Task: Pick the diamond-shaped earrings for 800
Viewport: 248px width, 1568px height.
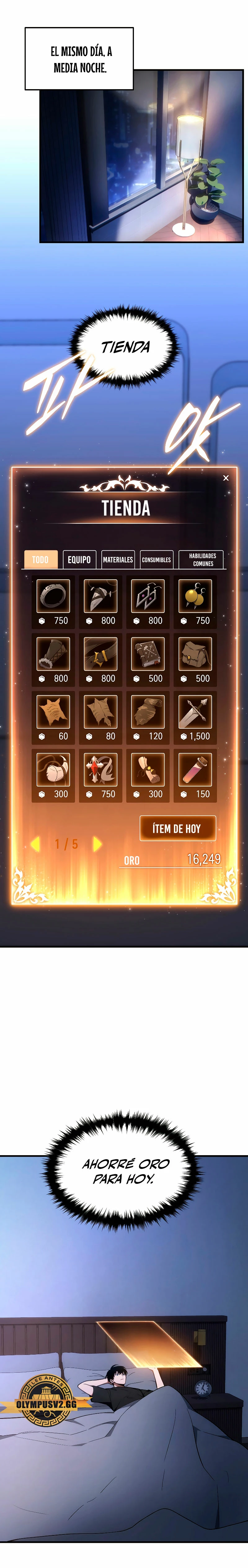Action: point(148,596)
